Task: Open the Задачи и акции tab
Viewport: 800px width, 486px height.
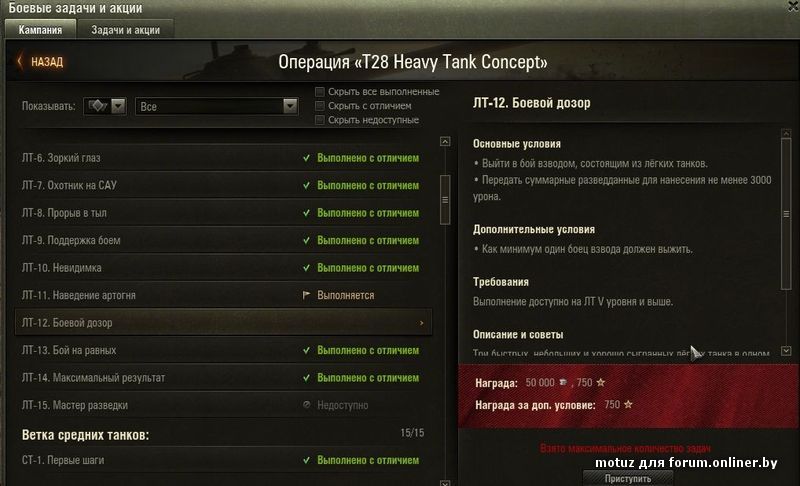Action: click(x=126, y=30)
